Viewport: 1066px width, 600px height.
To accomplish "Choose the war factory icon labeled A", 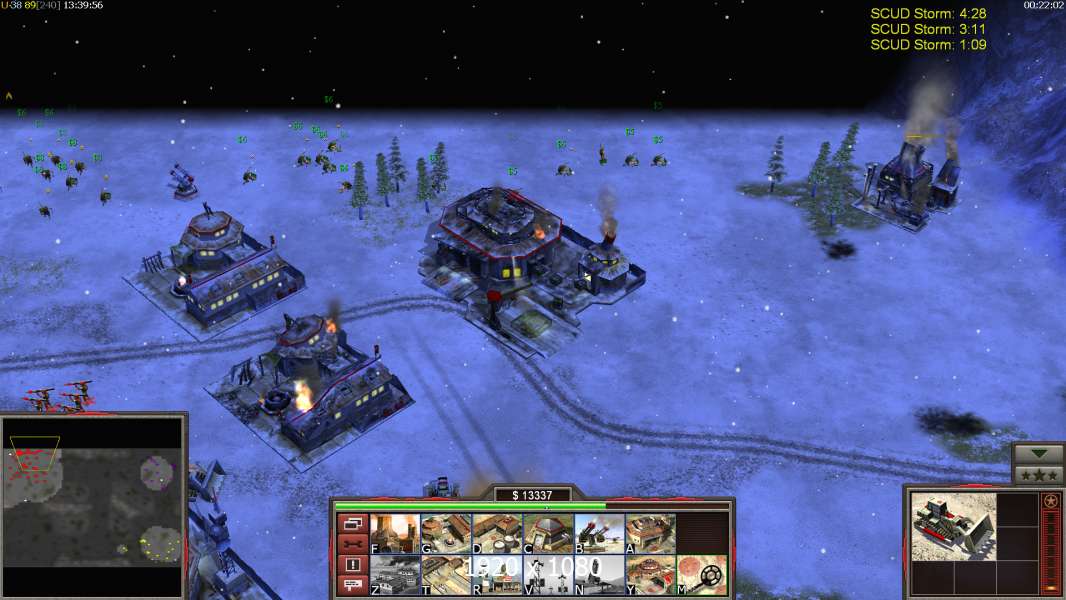I will [650, 534].
